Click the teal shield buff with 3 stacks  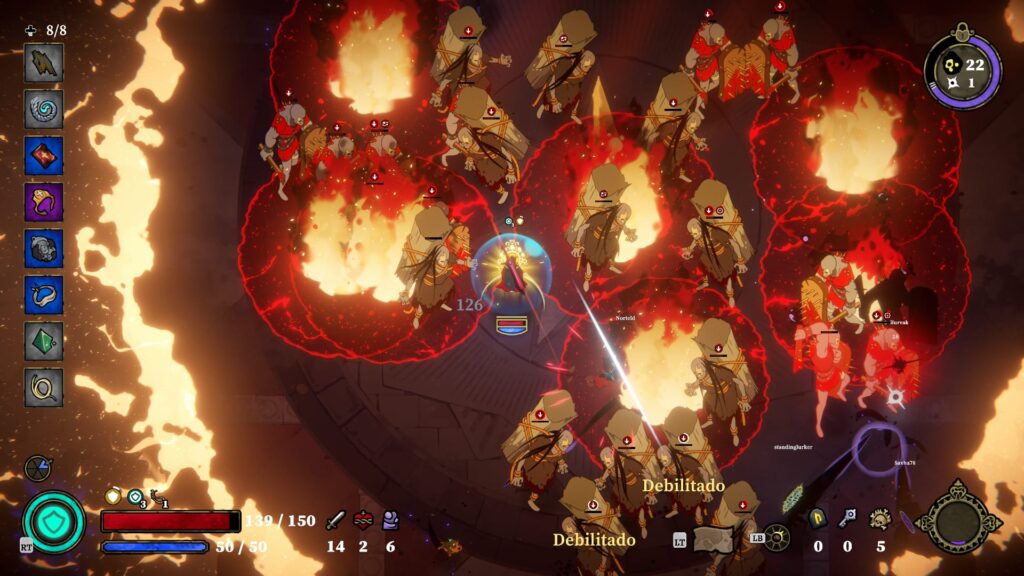pyautogui.click(x=135, y=496)
